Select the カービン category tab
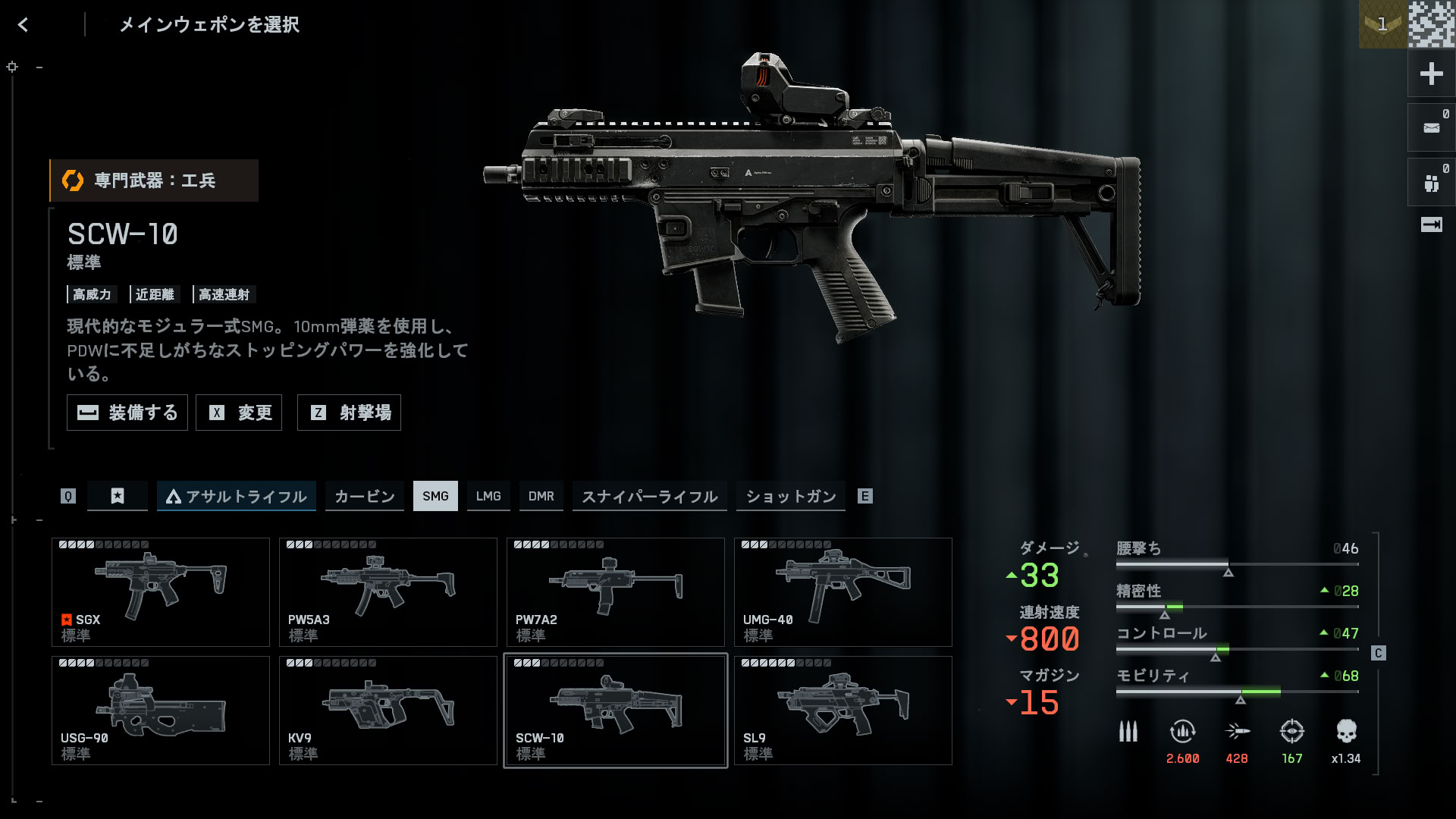The height and width of the screenshot is (819, 1456). pyautogui.click(x=365, y=496)
